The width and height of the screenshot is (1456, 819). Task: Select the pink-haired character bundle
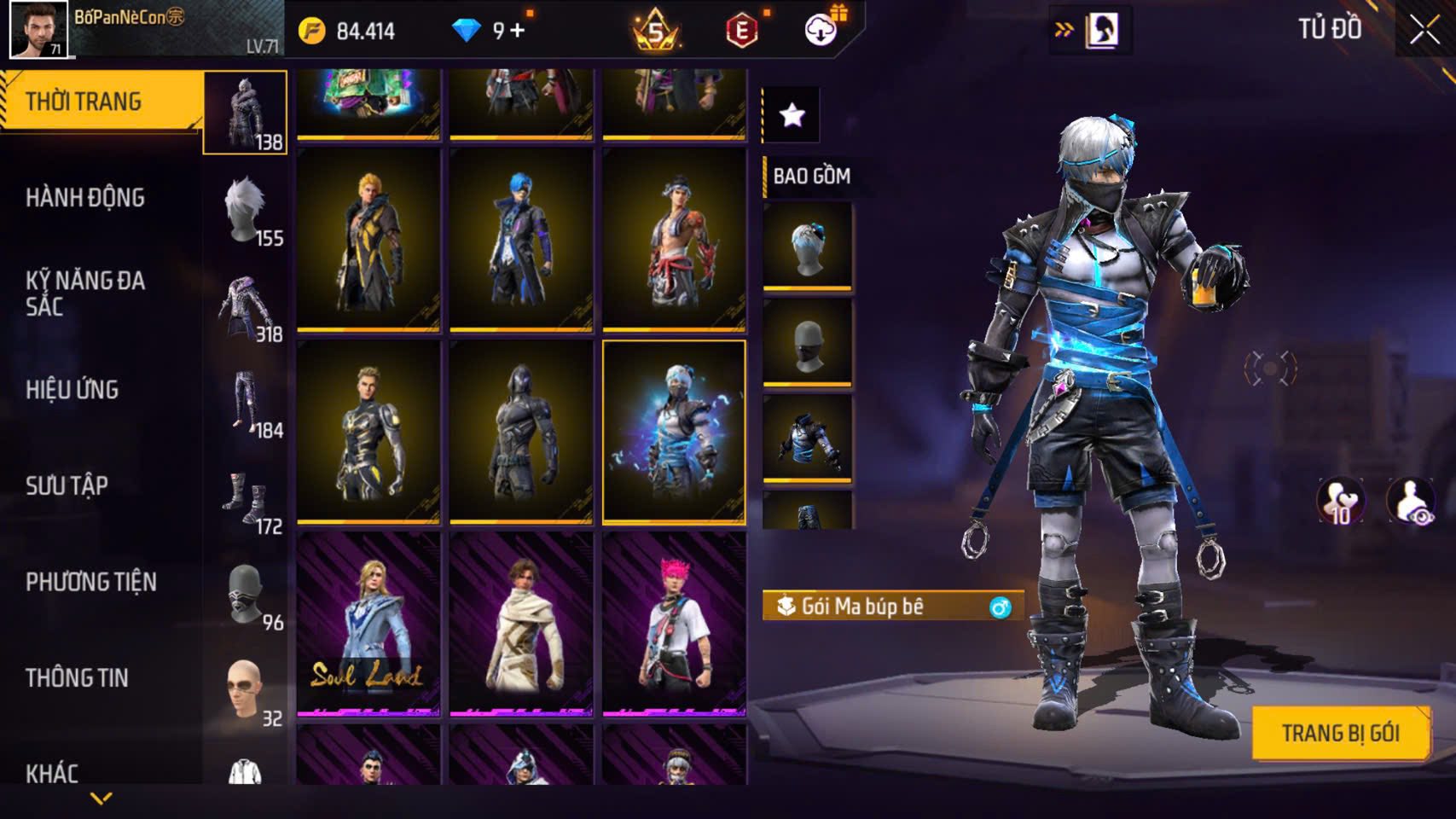pyautogui.click(x=674, y=623)
